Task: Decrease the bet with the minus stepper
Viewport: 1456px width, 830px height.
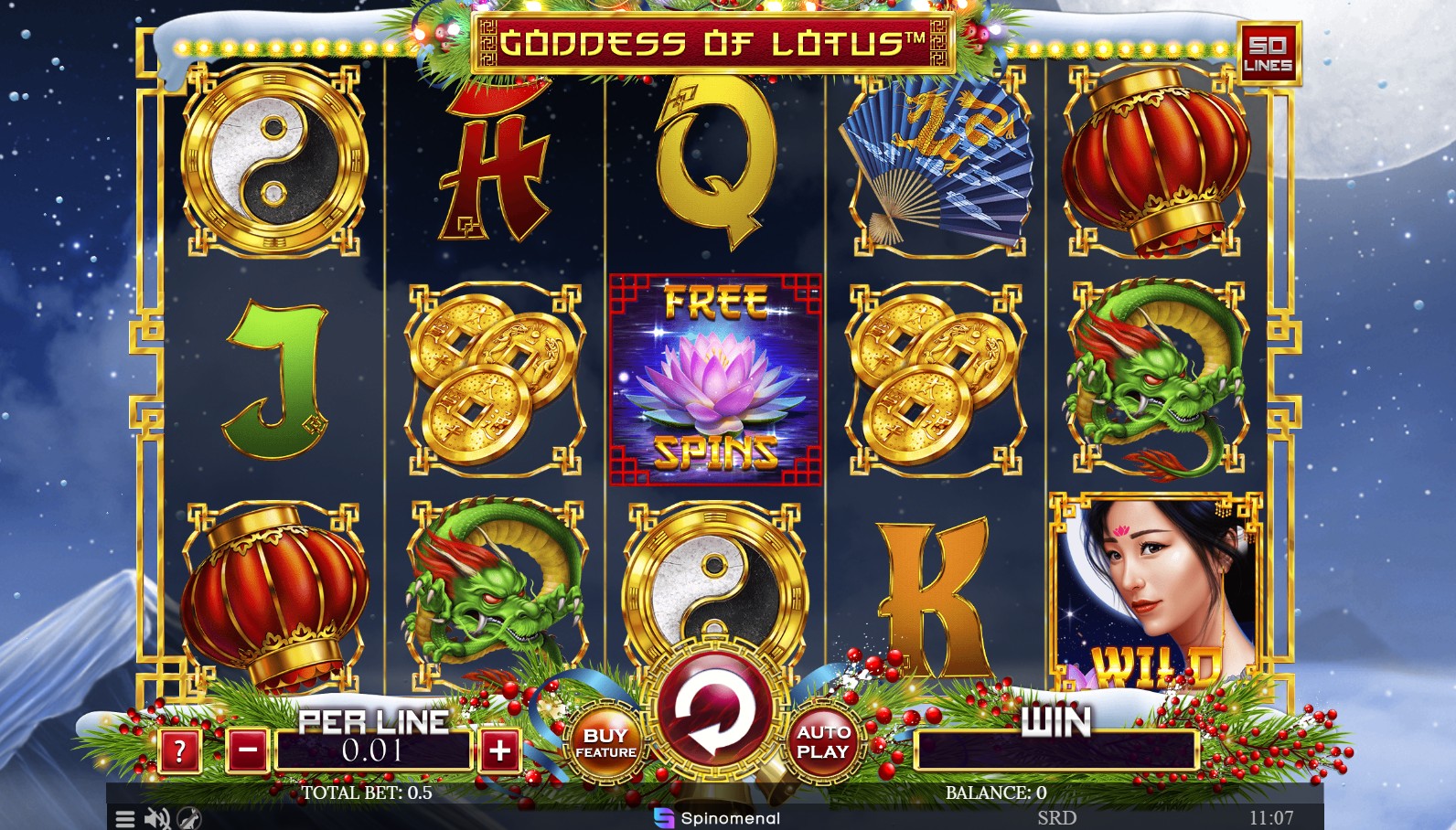Action: click(244, 749)
